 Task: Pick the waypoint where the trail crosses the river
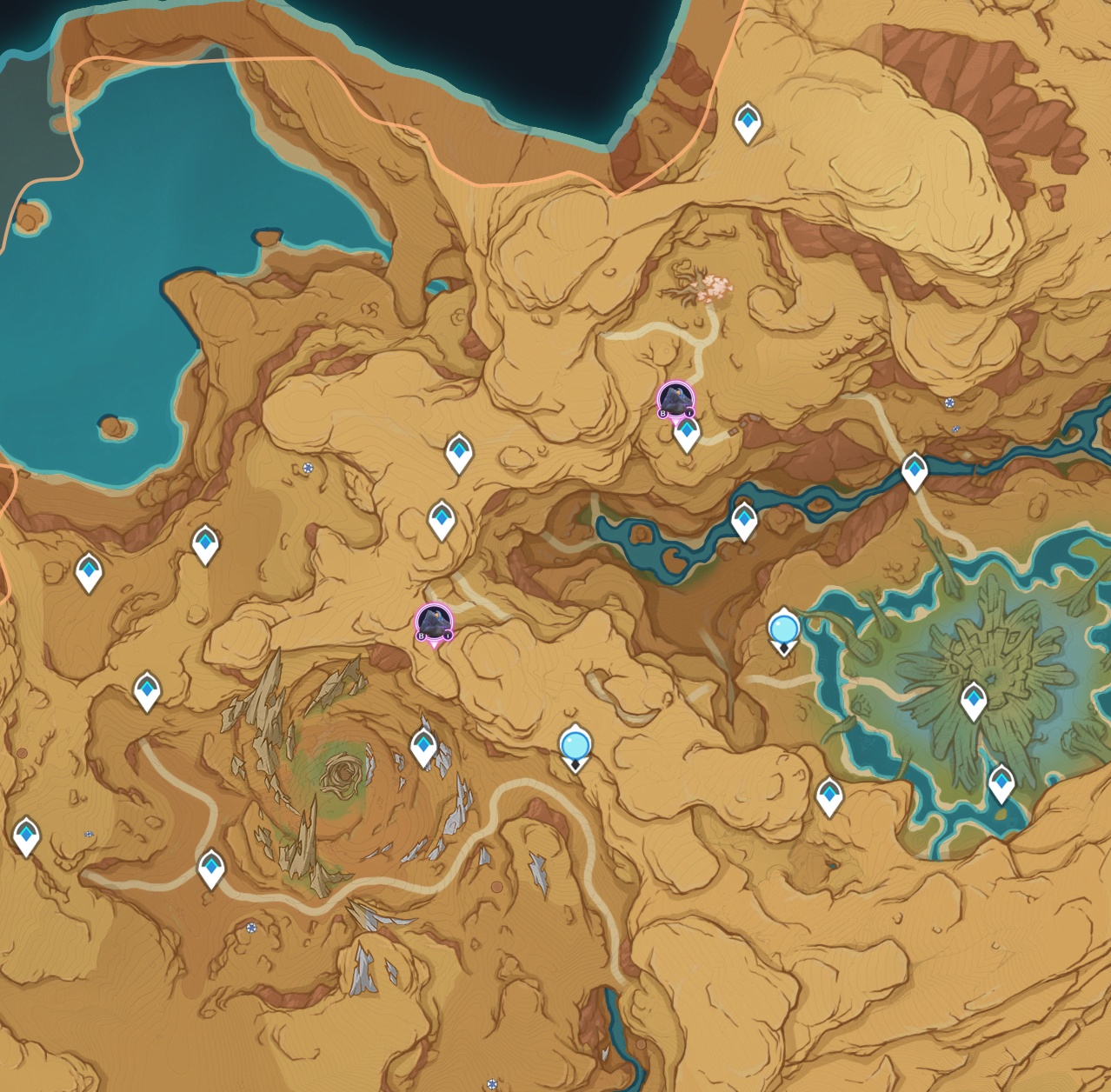pyautogui.click(x=914, y=470)
